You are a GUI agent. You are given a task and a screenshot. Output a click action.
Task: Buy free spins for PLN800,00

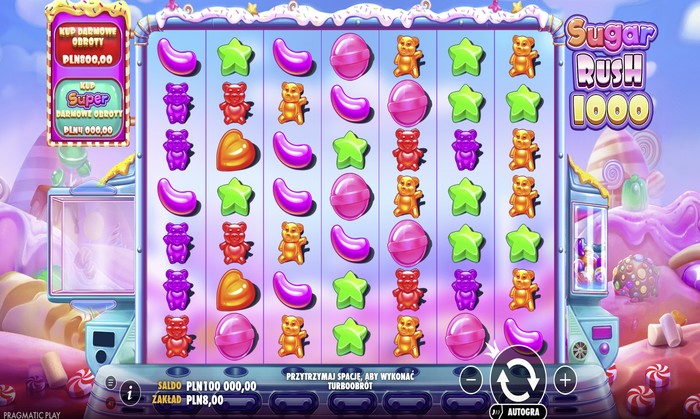89,50
